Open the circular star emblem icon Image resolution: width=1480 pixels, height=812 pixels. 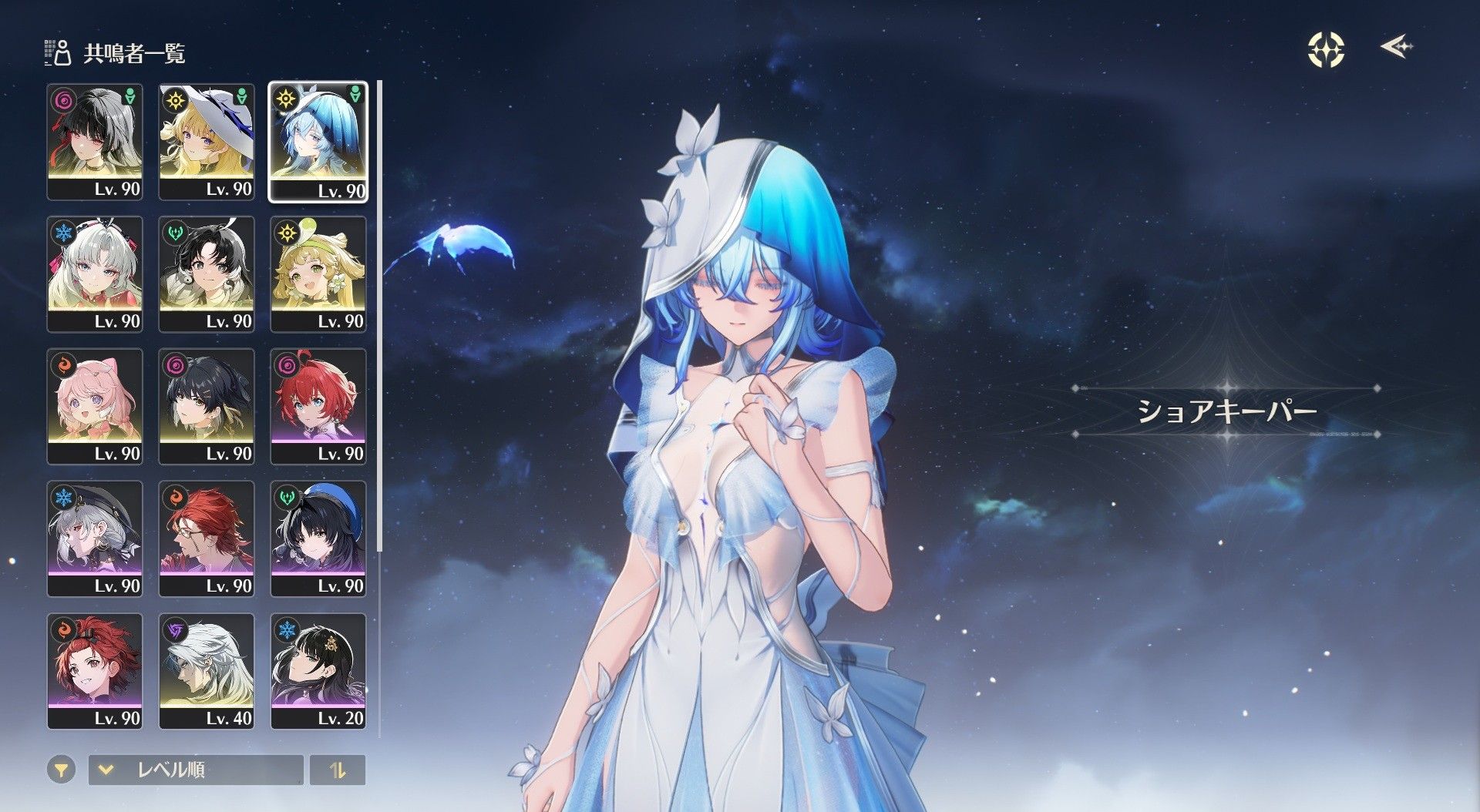[x=1326, y=49]
